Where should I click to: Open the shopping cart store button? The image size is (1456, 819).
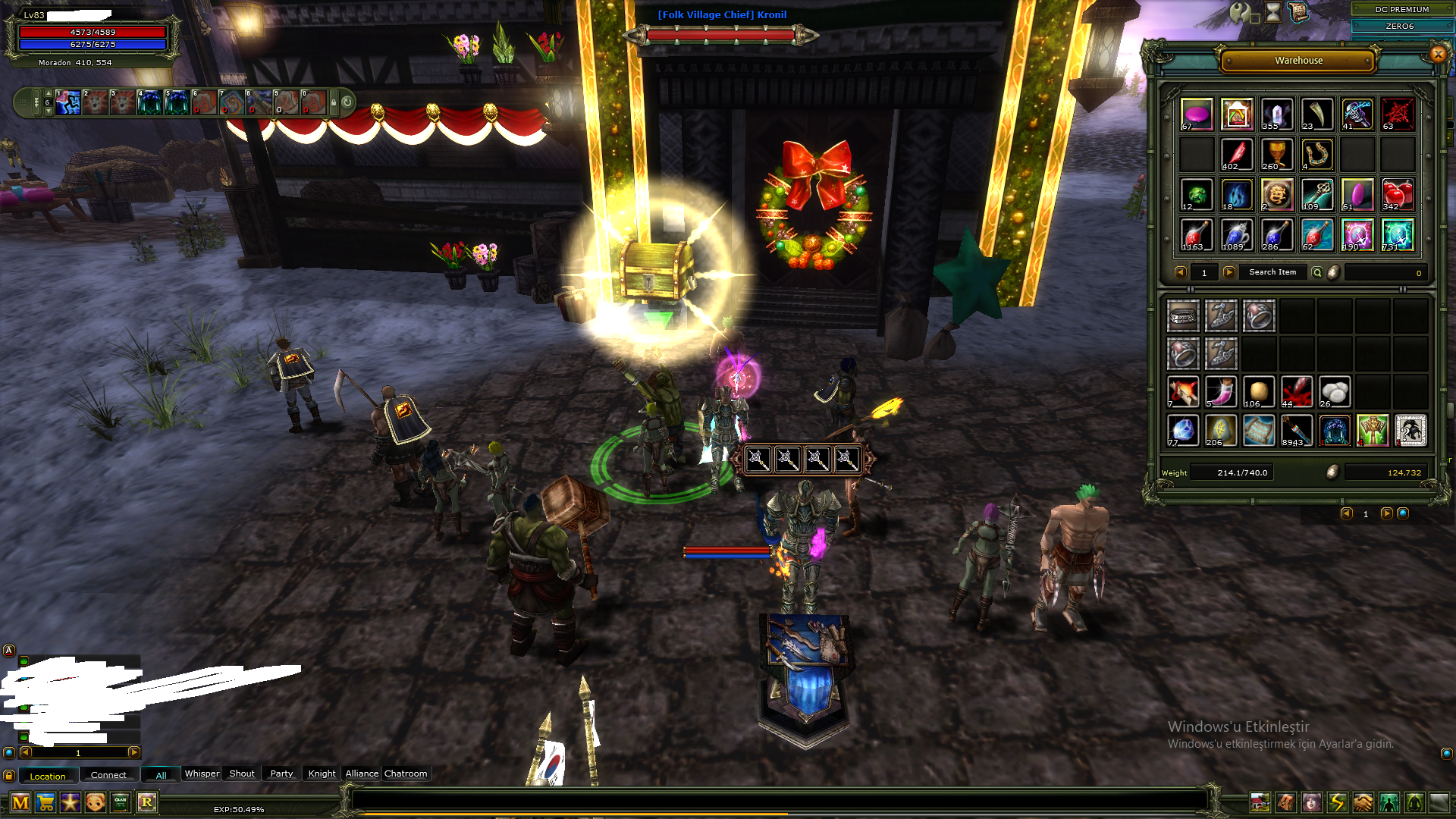pyautogui.click(x=45, y=802)
